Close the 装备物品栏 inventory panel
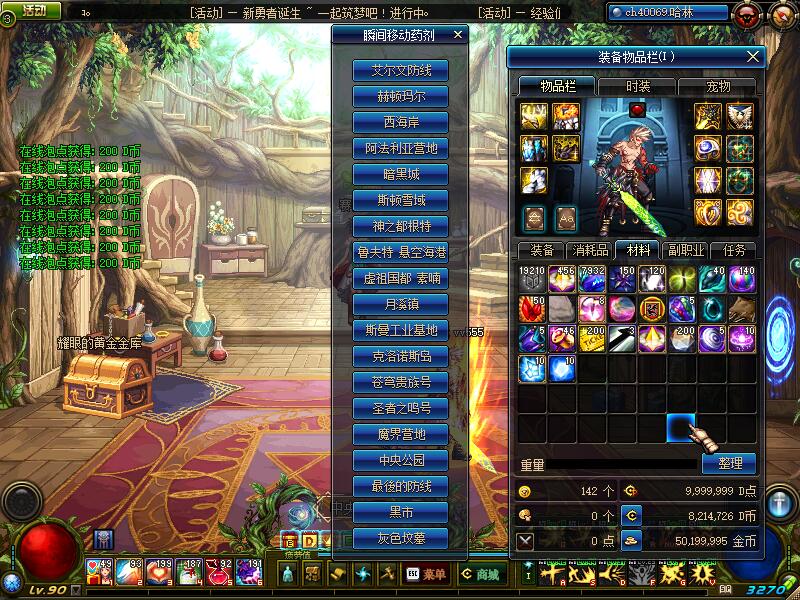This screenshot has width=800, height=600. [x=753, y=57]
